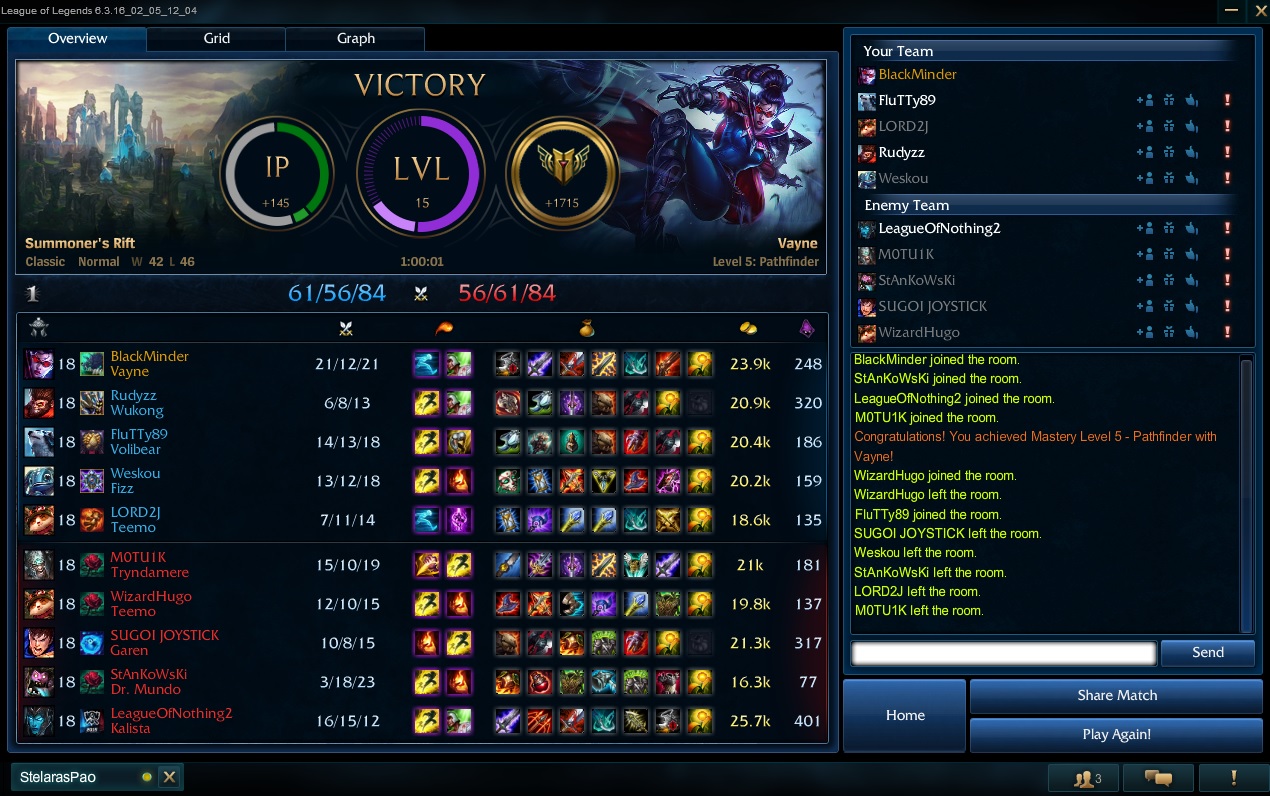1270x796 pixels.
Task: Switch to the Grid tab
Action: 216,39
